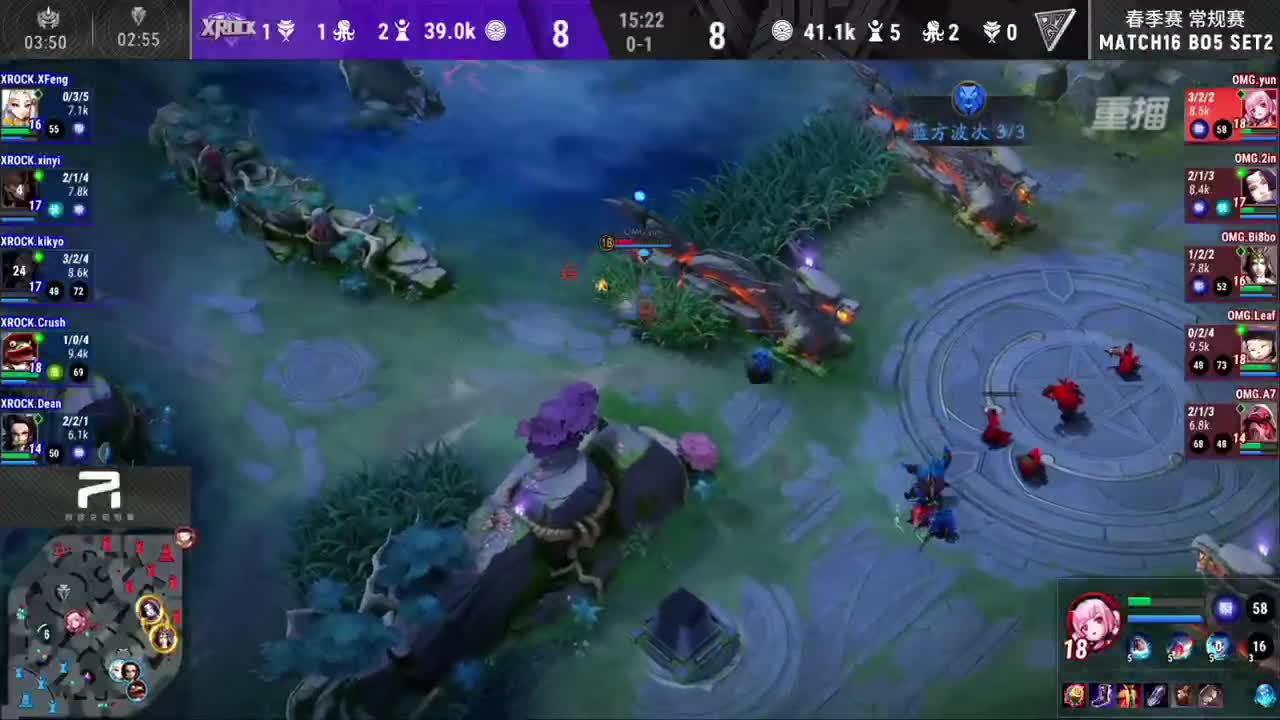Click the second-tyrant icon near 02:55 timer

tap(138, 18)
